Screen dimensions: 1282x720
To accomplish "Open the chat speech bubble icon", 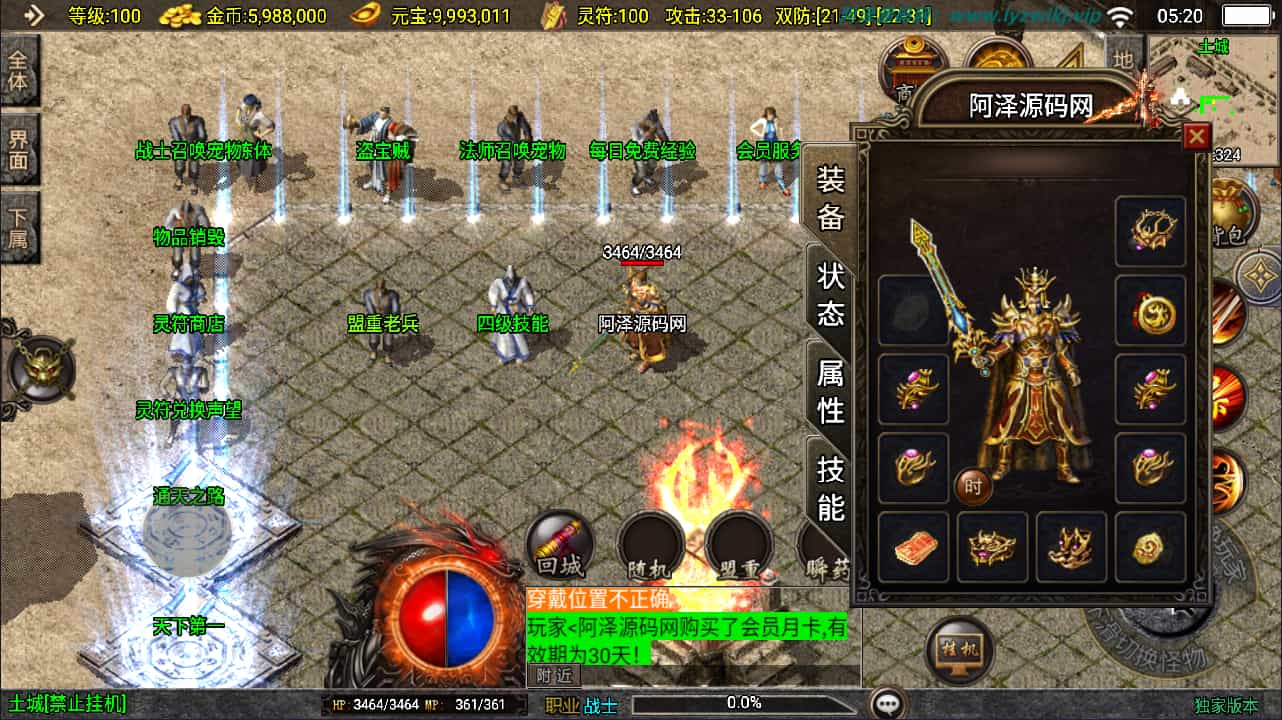I will (887, 704).
